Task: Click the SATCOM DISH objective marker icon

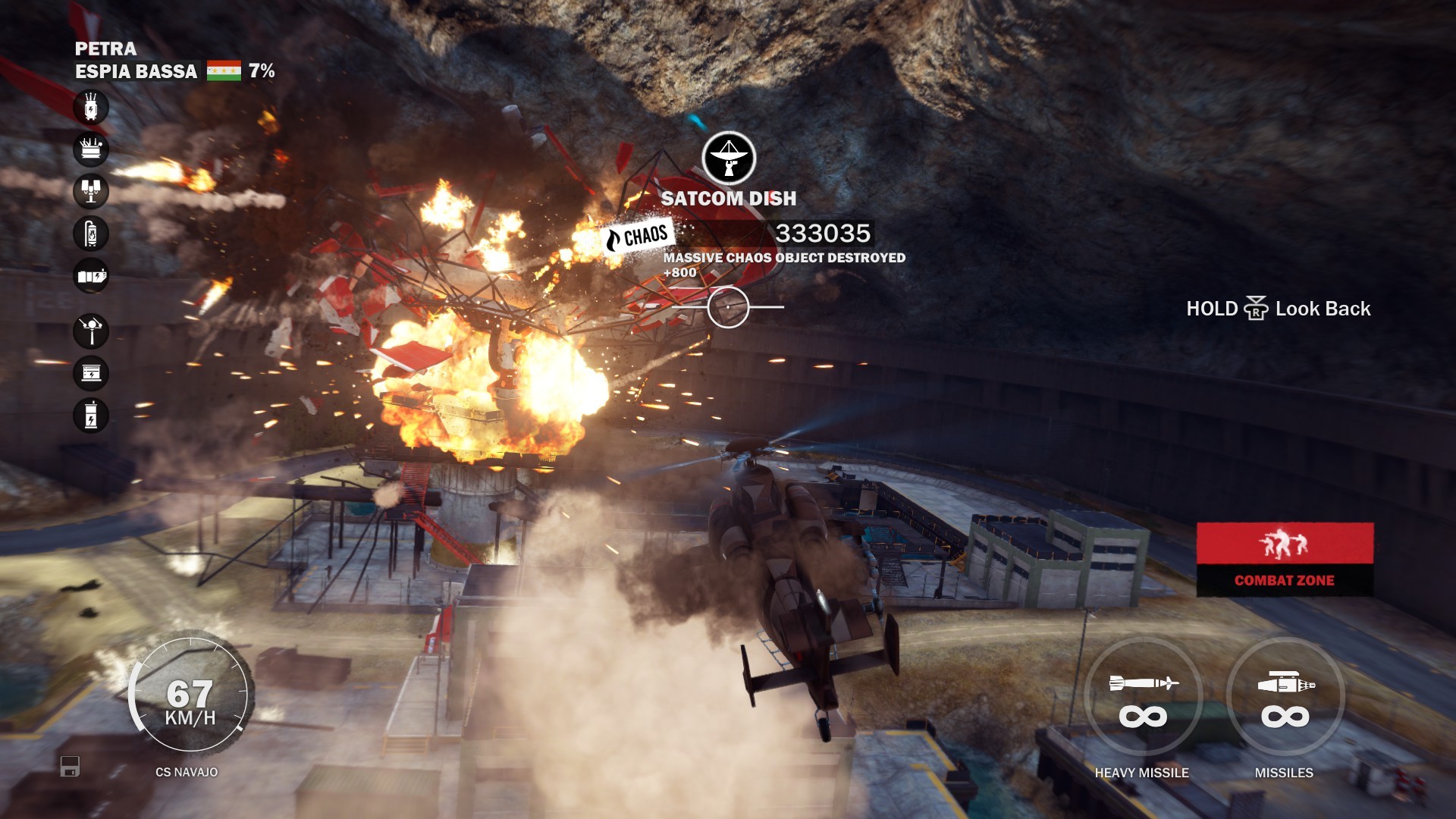Action: point(729,157)
